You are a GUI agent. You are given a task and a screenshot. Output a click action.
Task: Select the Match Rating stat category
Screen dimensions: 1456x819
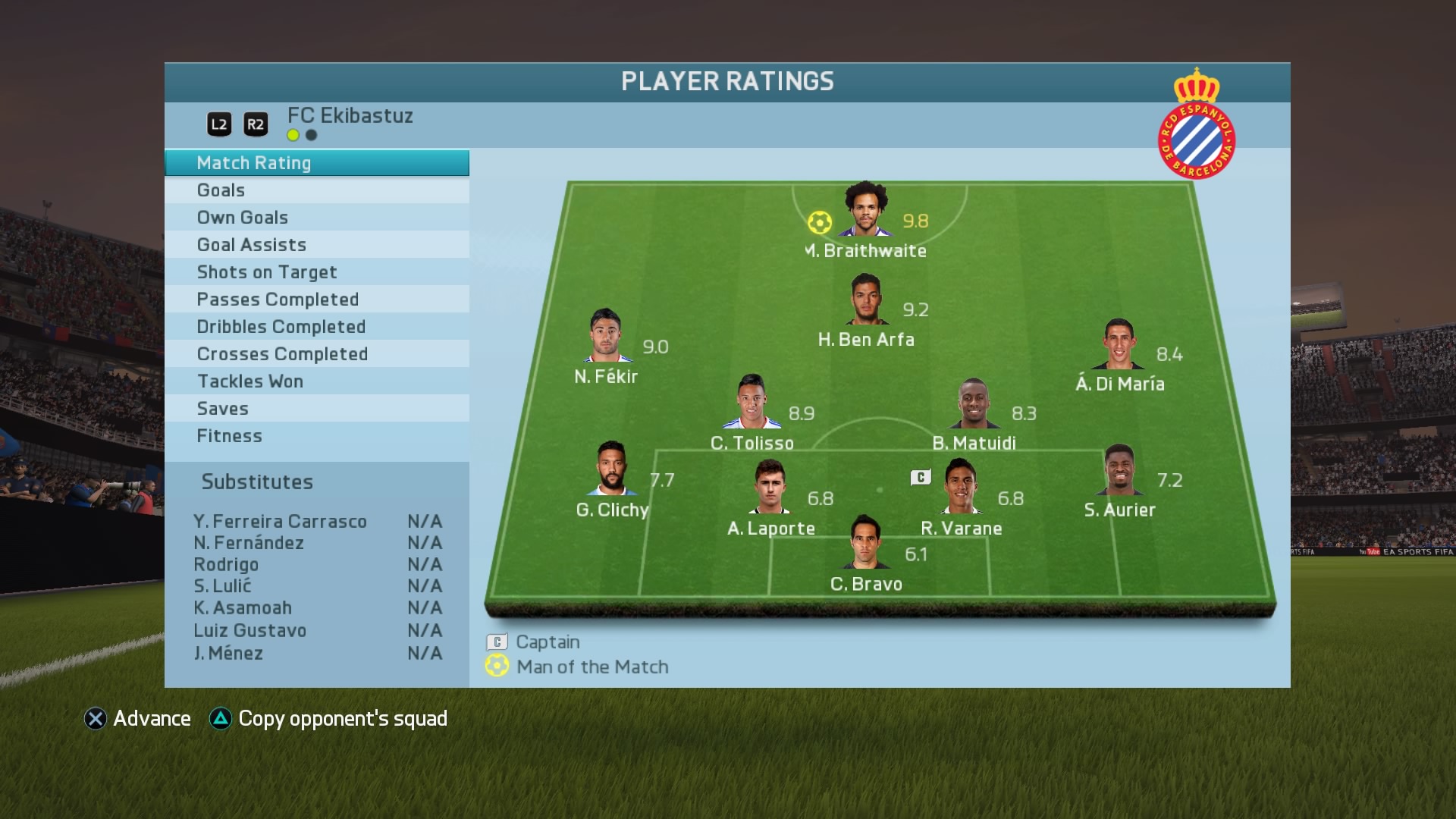coord(316,163)
